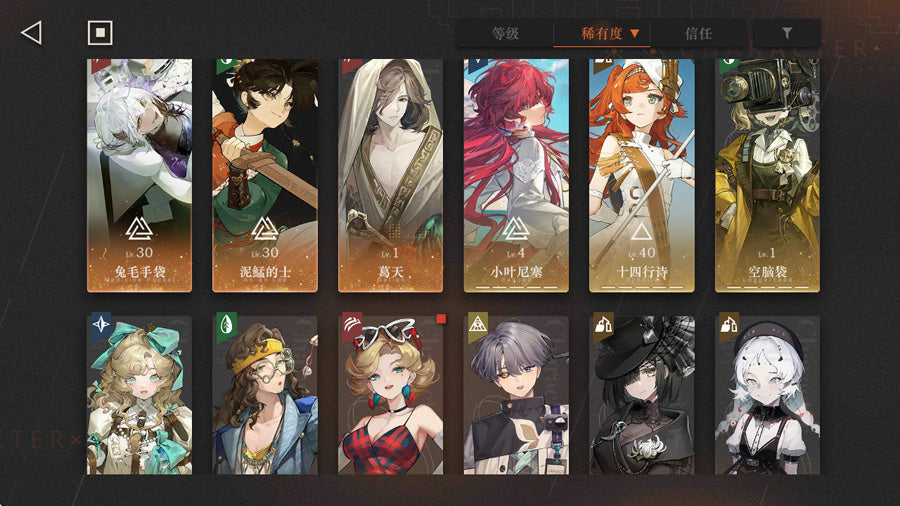The width and height of the screenshot is (900, 506).
Task: Choose the 泥鯭的士 character card
Action: click(265, 175)
